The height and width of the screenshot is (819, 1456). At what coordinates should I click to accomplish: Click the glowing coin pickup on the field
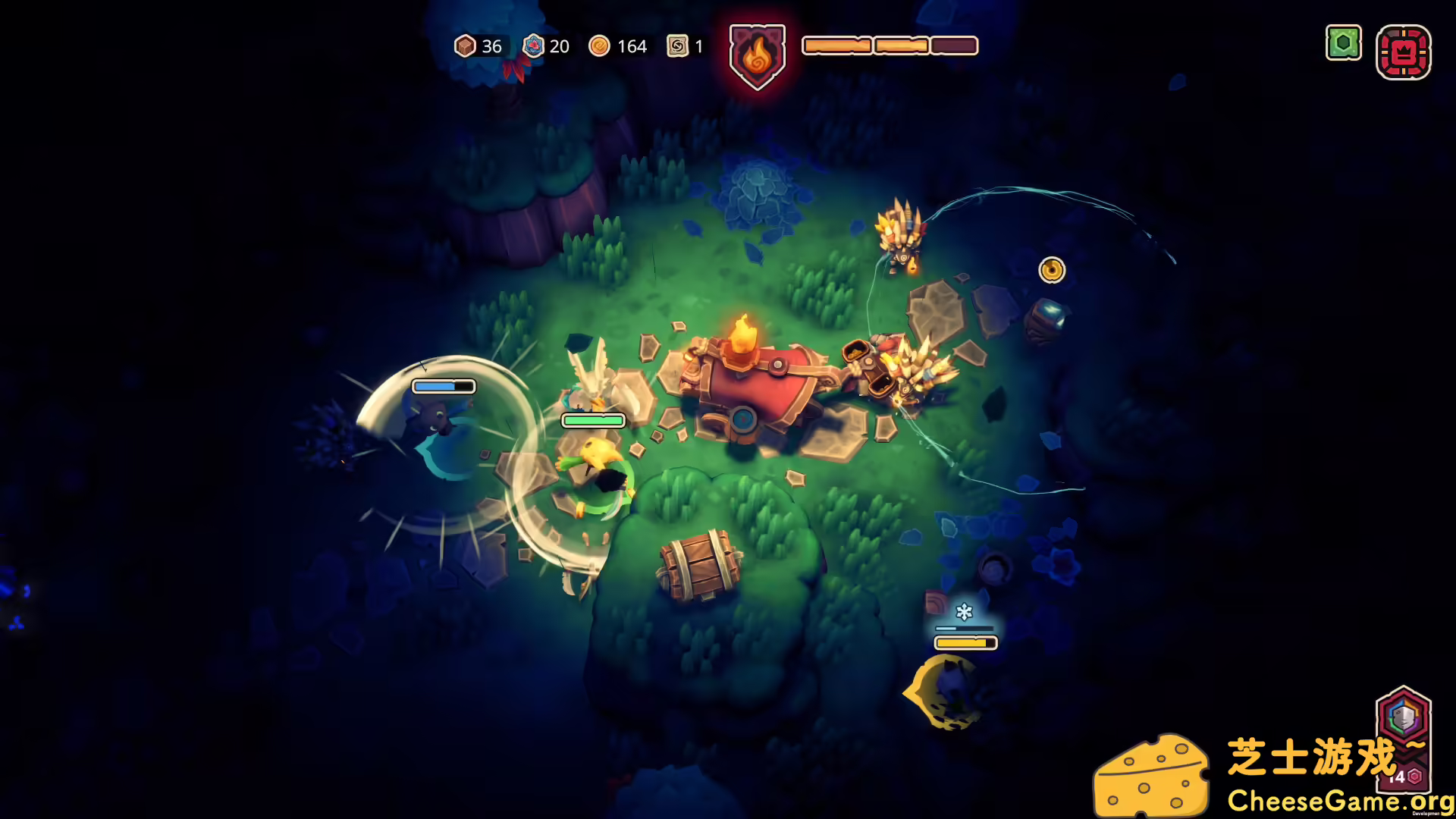click(1051, 270)
